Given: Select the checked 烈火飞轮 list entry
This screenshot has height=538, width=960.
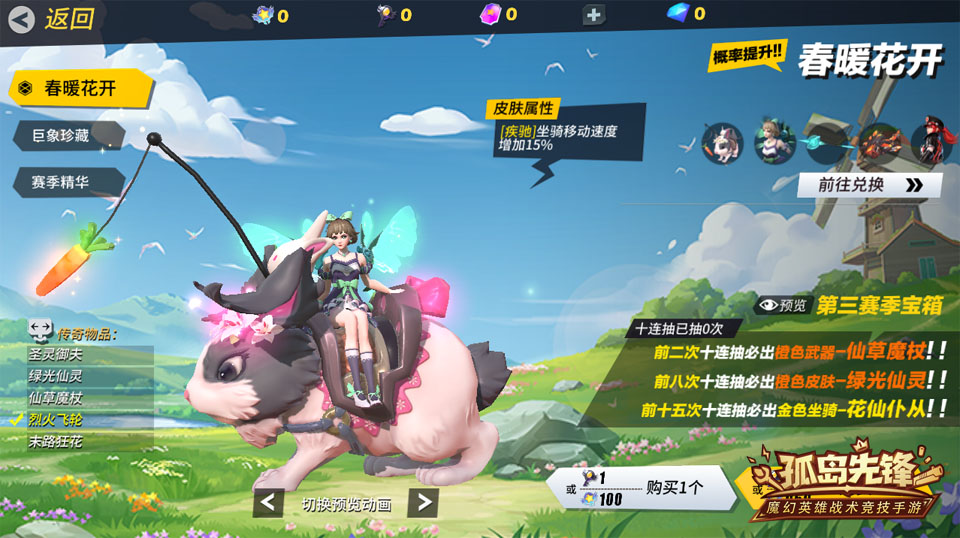Looking at the screenshot, I should point(90,419).
